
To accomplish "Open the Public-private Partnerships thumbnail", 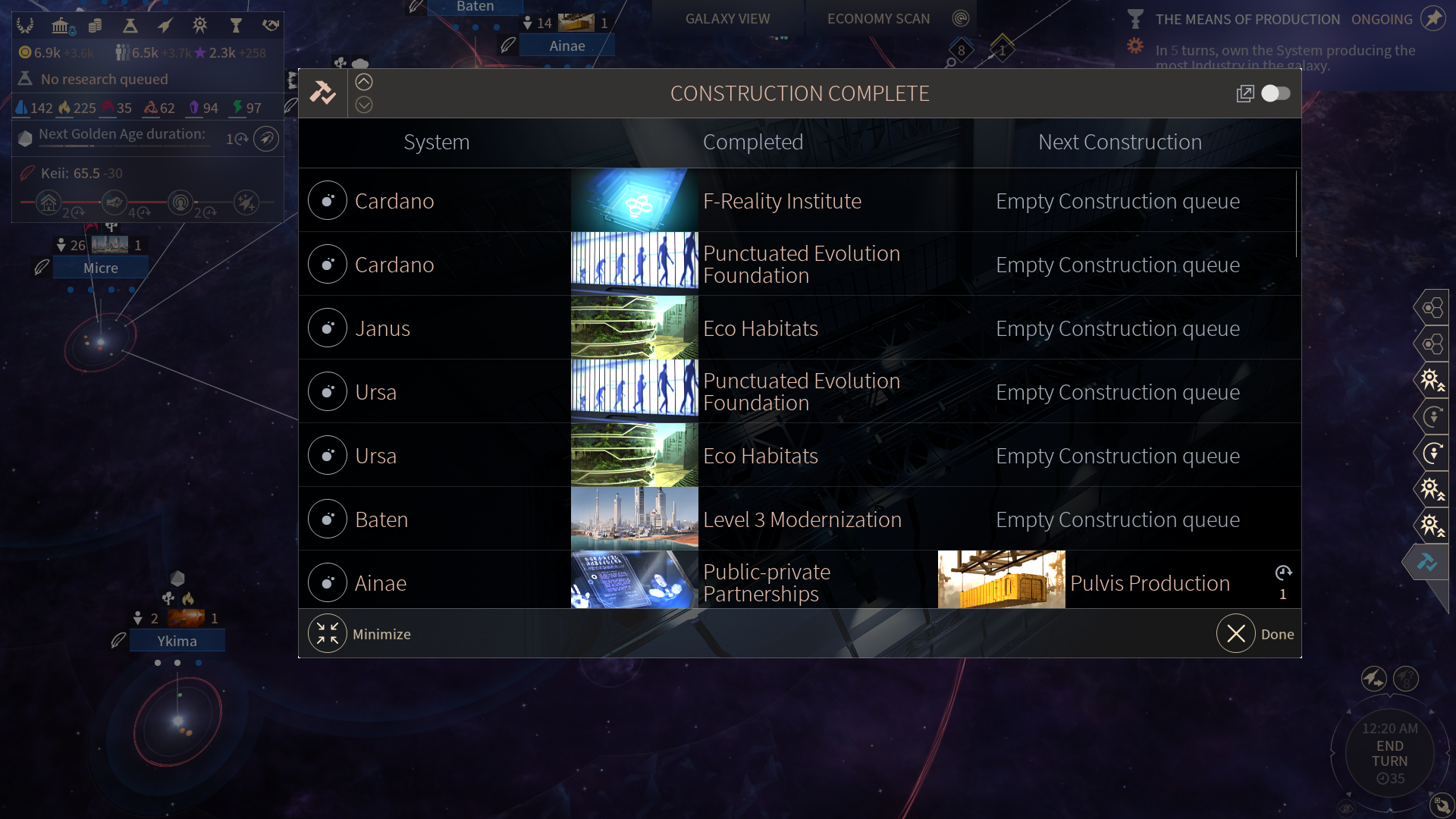I will tap(634, 580).
